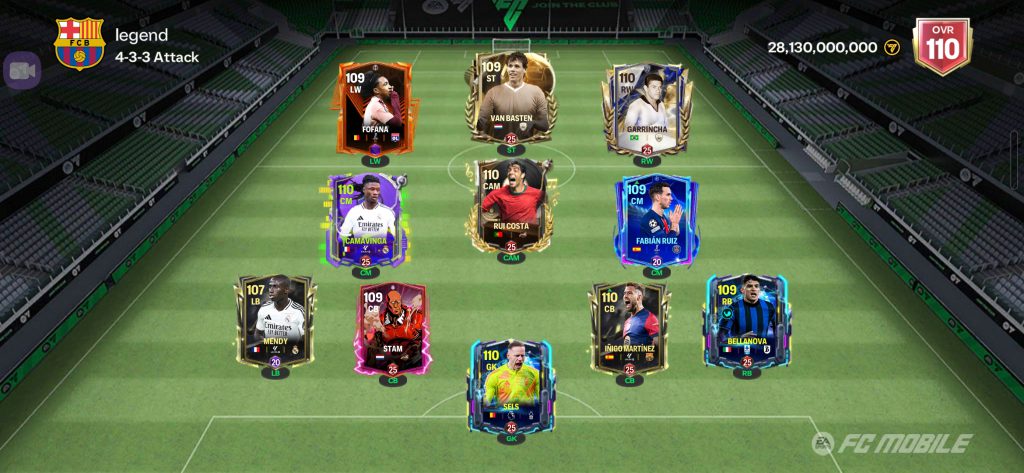Choose the Van Basten striker card

click(511, 100)
